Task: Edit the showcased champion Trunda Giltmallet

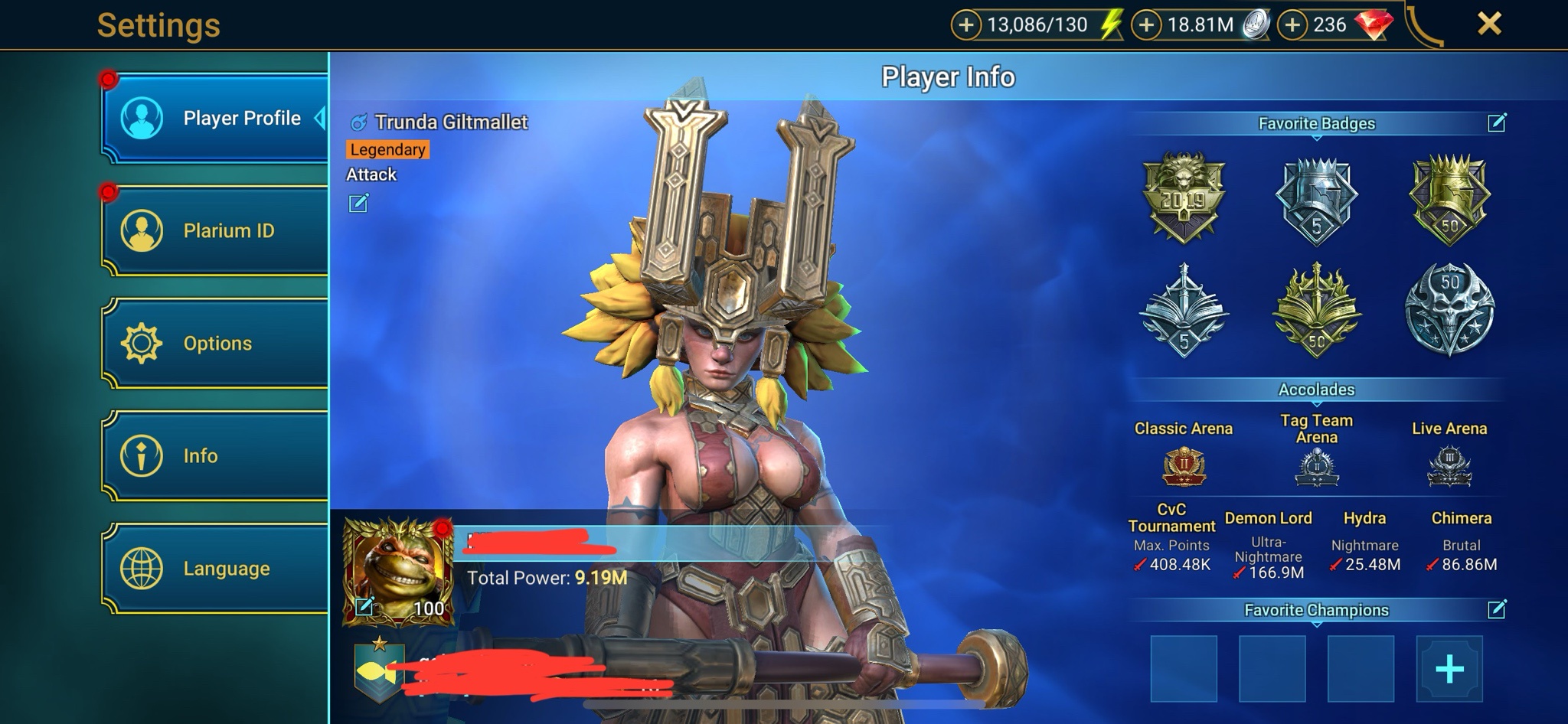Action: pos(358,203)
